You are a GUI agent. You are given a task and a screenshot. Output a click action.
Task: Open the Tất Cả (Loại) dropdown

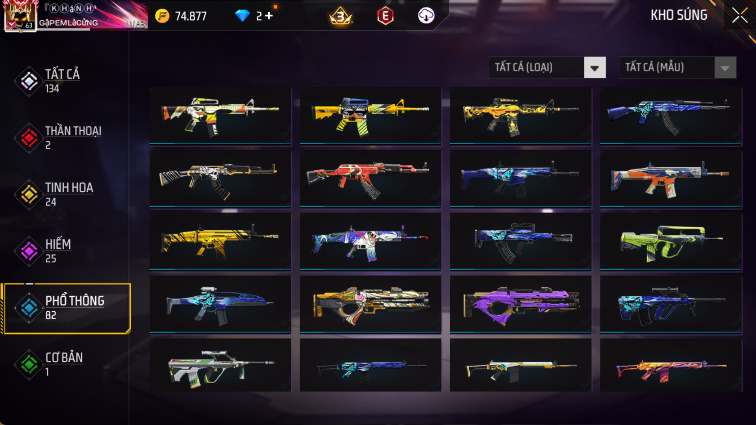(x=548, y=67)
